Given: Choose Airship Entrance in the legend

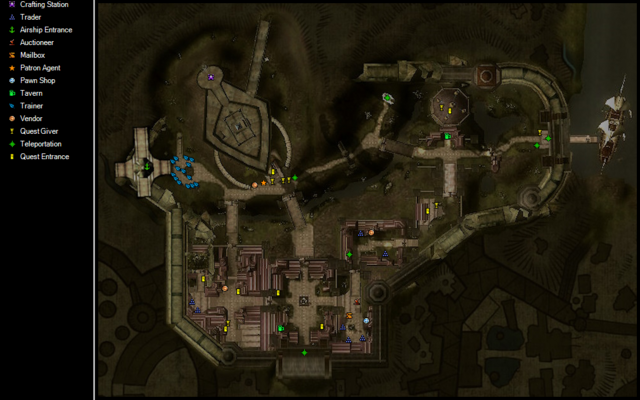Looking at the screenshot, I should [46, 30].
